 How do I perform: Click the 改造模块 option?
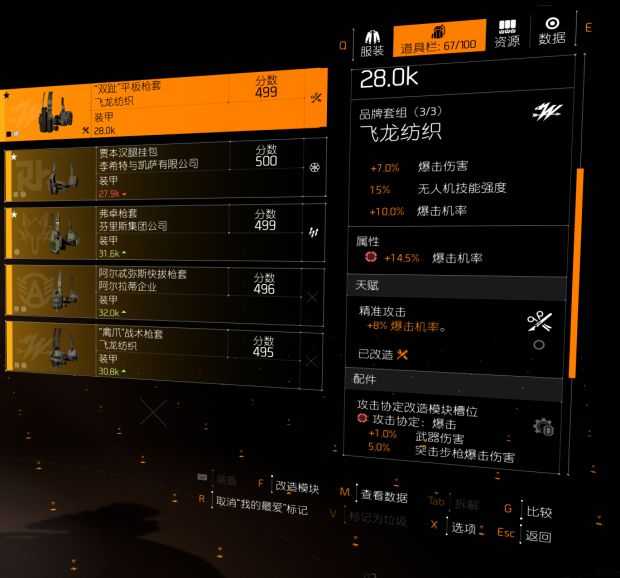[x=296, y=488]
